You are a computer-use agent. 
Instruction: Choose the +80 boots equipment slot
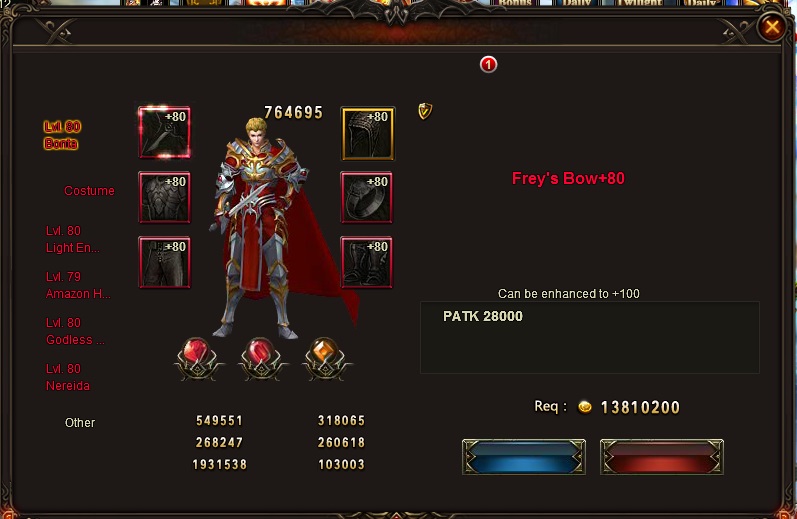[x=366, y=263]
